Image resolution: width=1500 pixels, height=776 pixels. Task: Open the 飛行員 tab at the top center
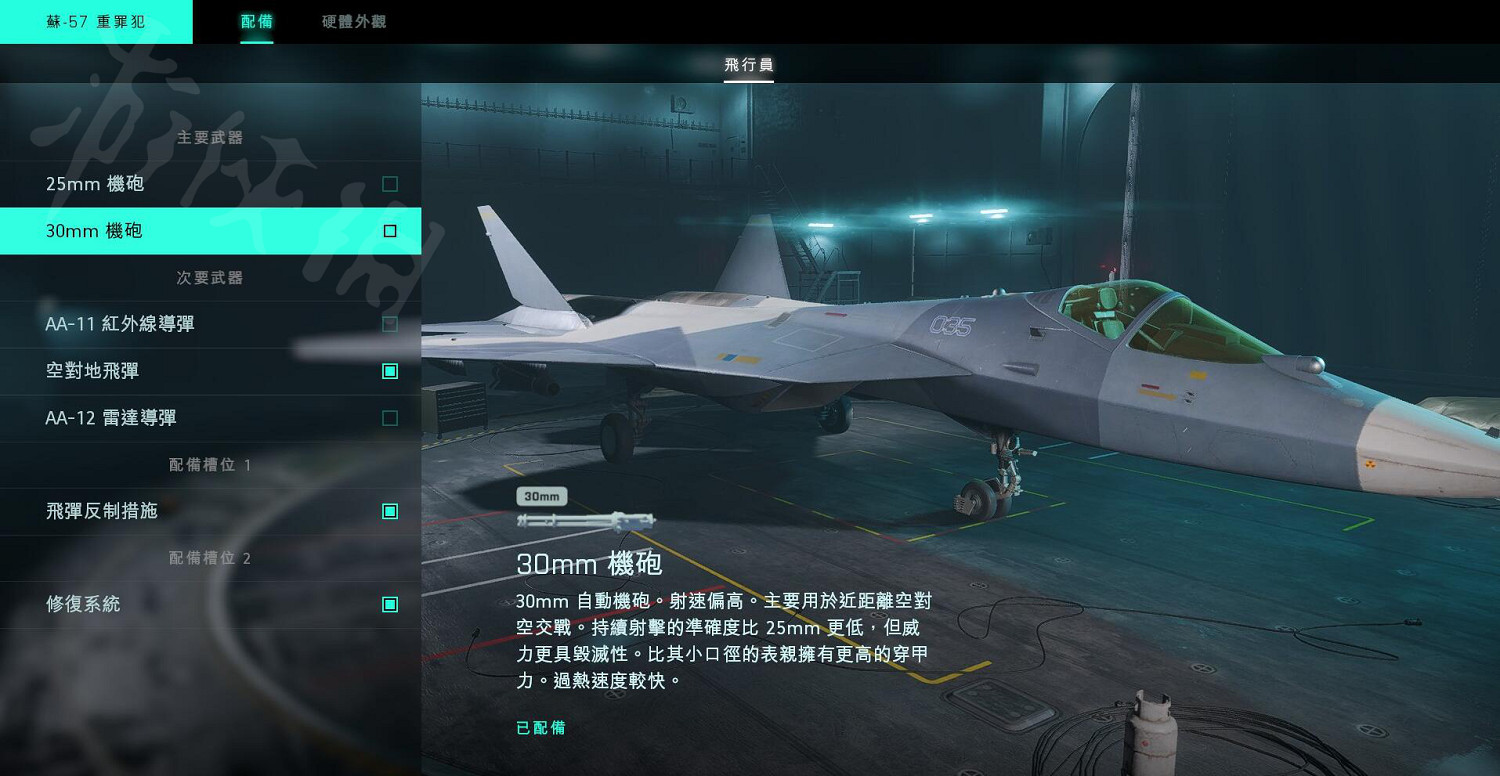click(x=749, y=64)
